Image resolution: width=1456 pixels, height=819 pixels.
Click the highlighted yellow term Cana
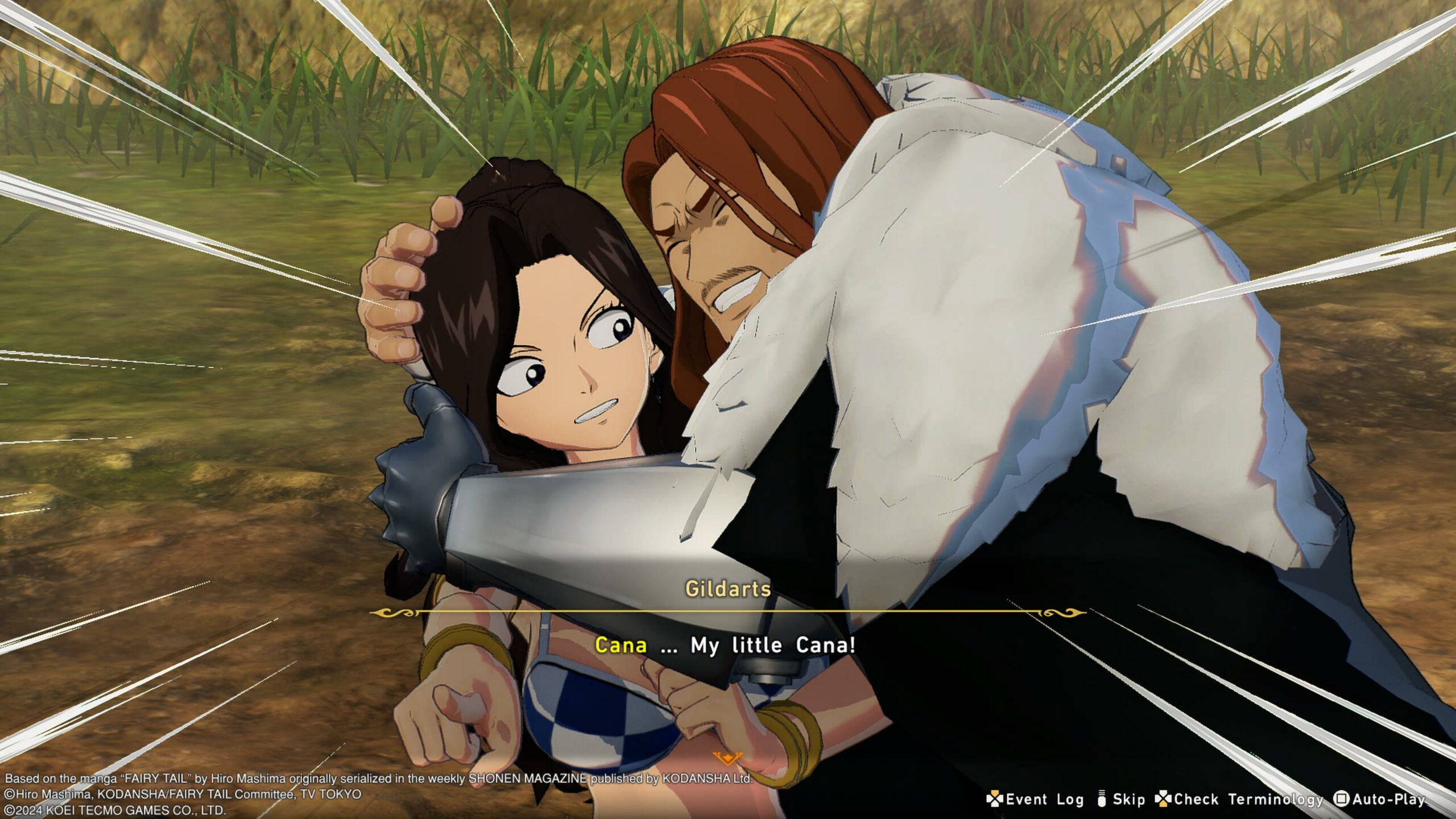(x=621, y=645)
